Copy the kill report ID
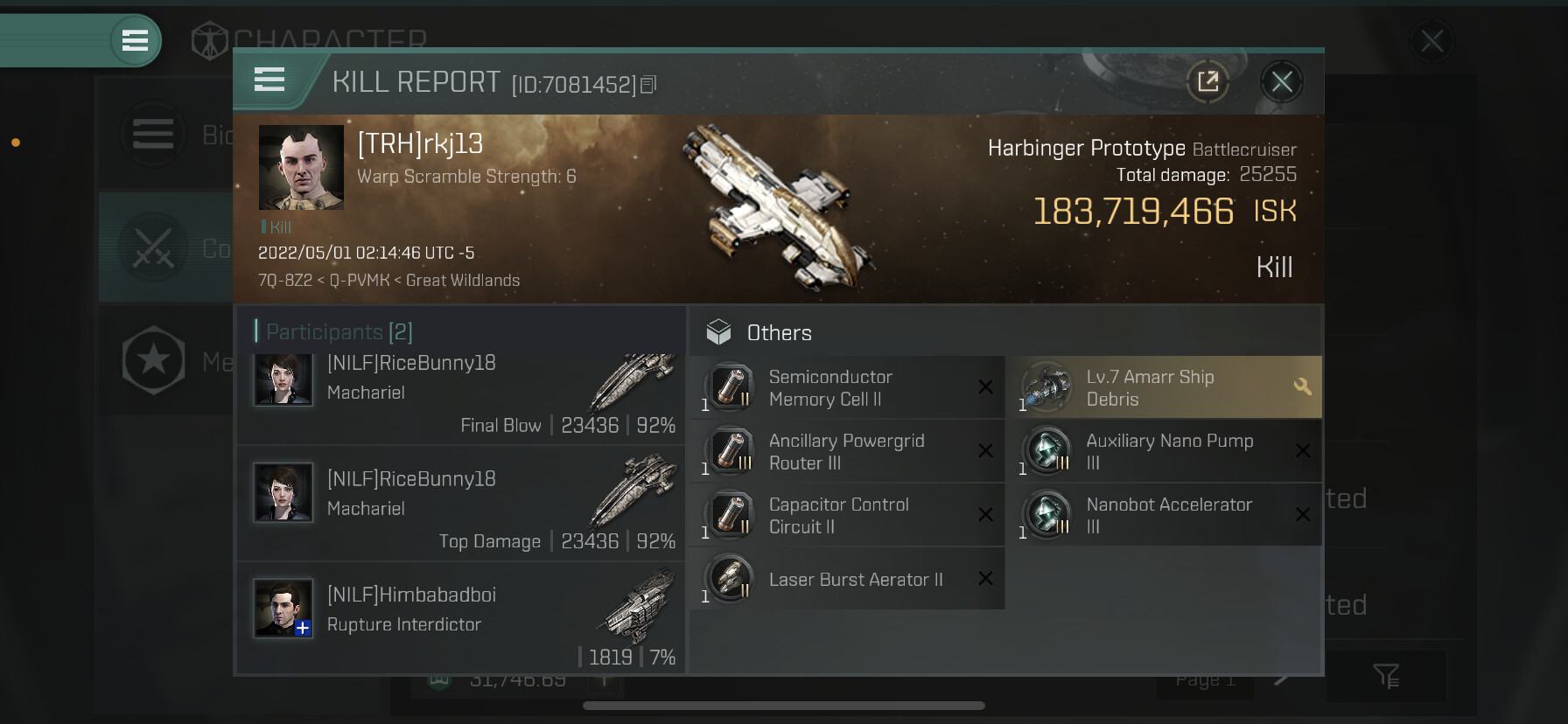1568x724 pixels. pos(648,85)
